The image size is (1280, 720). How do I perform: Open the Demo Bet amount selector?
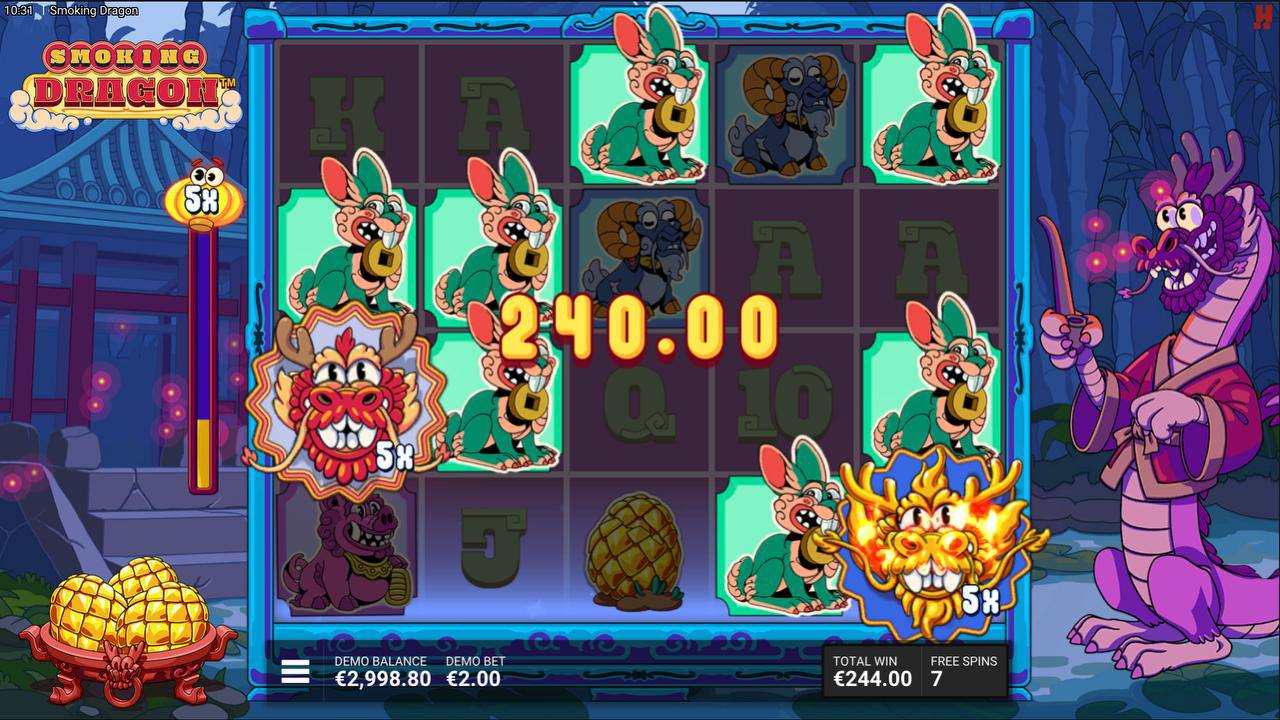click(474, 672)
